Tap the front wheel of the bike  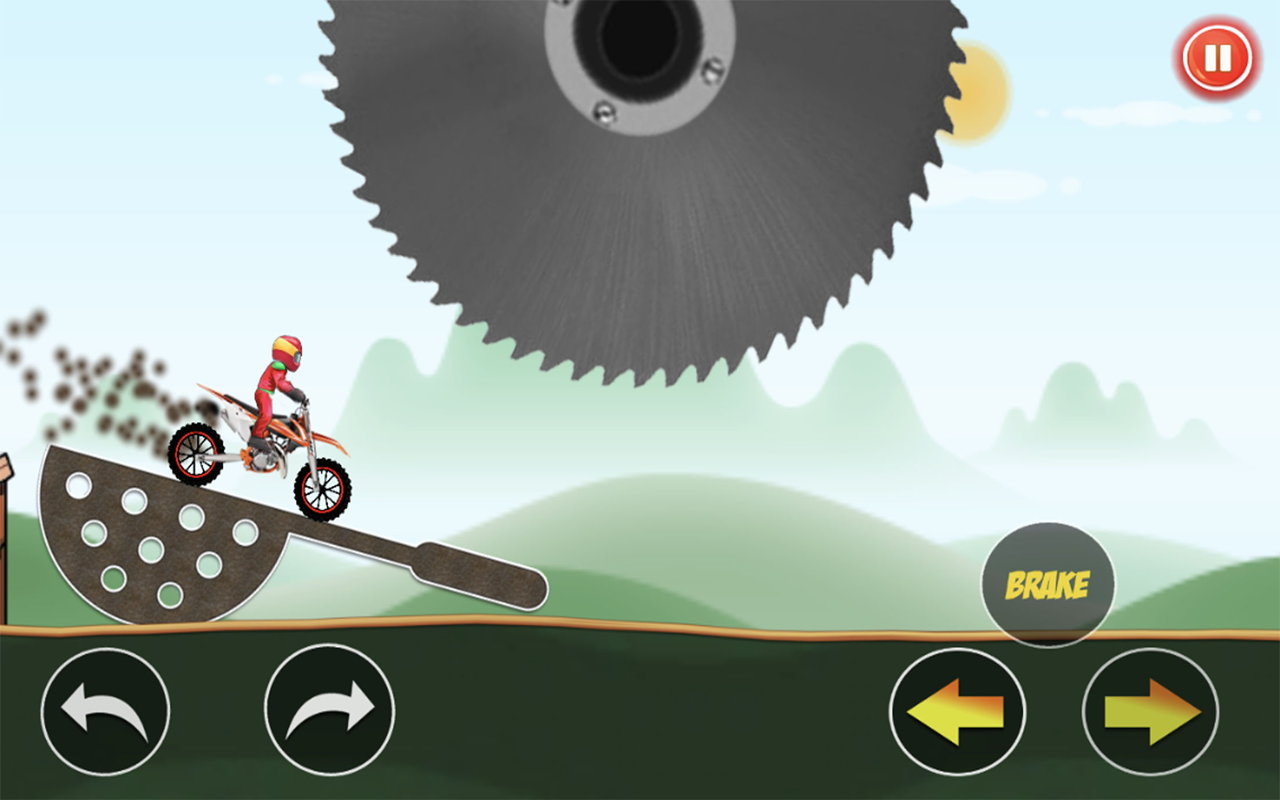pos(323,491)
